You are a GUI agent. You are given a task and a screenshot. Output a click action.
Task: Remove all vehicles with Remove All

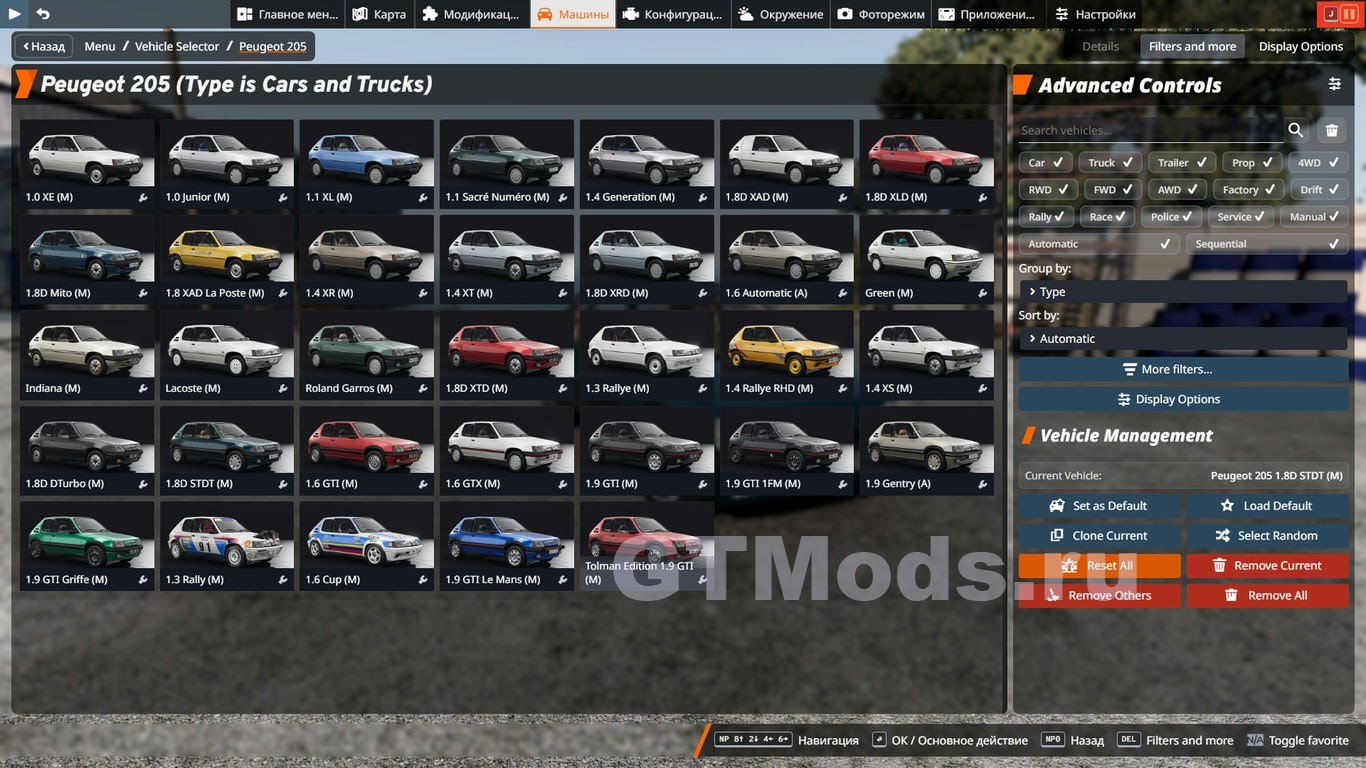1266,595
